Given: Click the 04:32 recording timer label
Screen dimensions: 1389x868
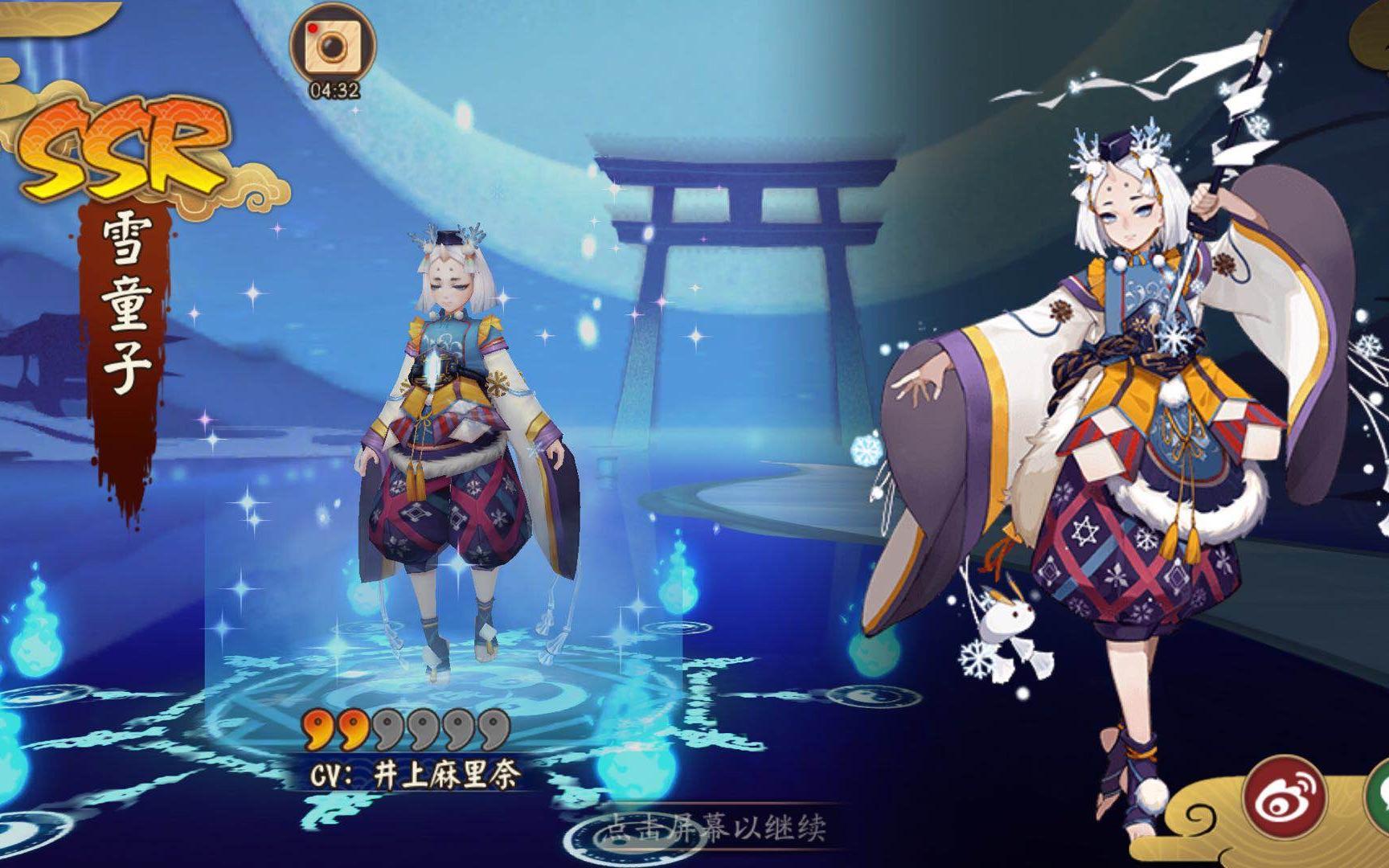Looking at the screenshot, I should pyautogui.click(x=334, y=91).
